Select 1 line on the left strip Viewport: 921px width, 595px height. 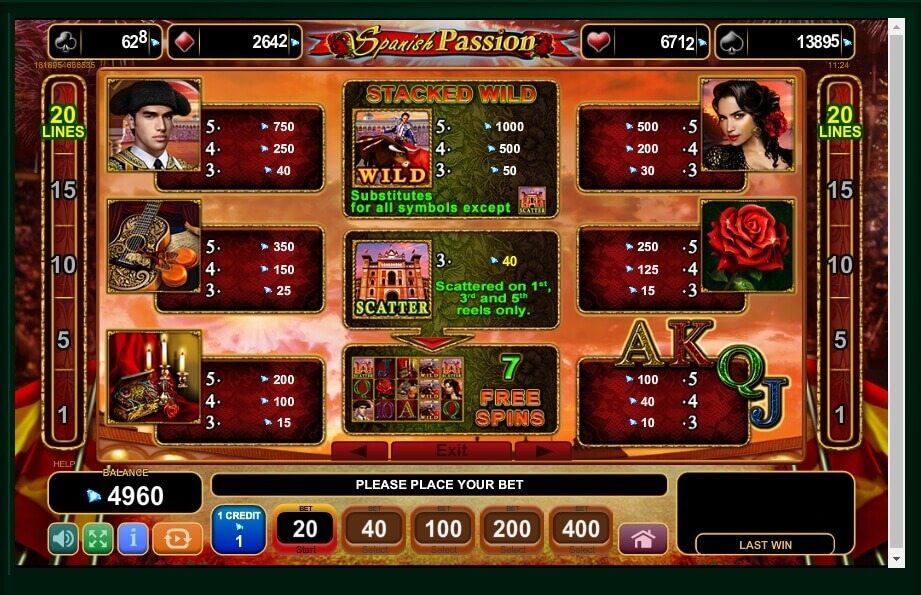63,414
